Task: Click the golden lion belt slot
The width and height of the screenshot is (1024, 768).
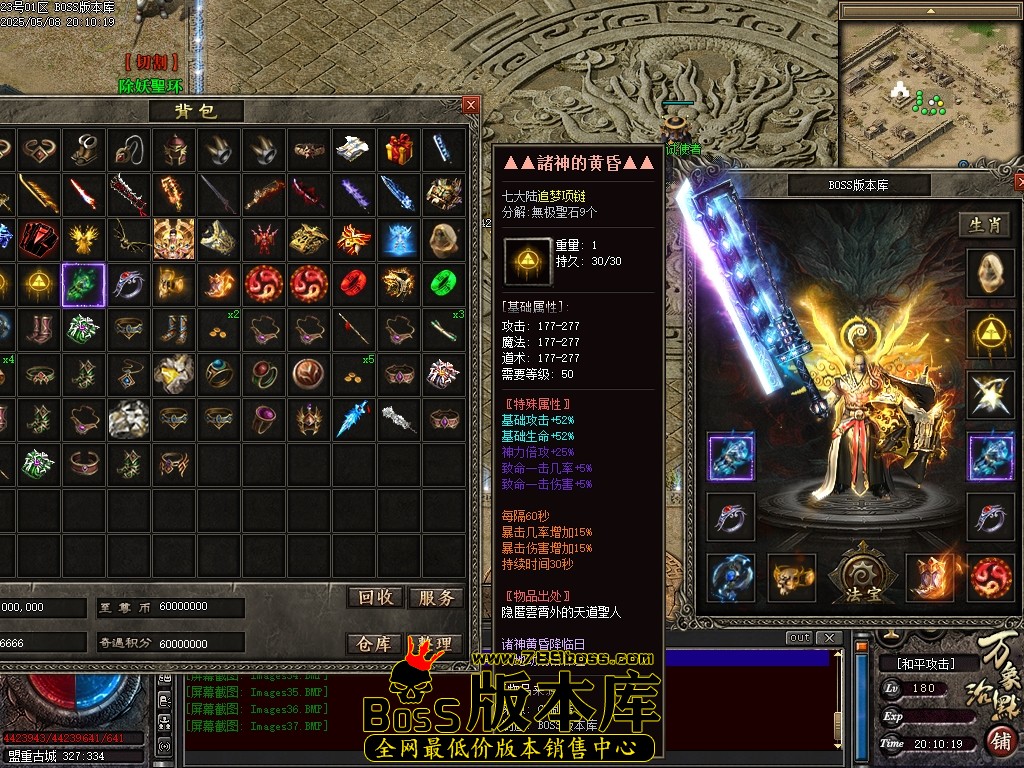Action: pyautogui.click(x=792, y=577)
